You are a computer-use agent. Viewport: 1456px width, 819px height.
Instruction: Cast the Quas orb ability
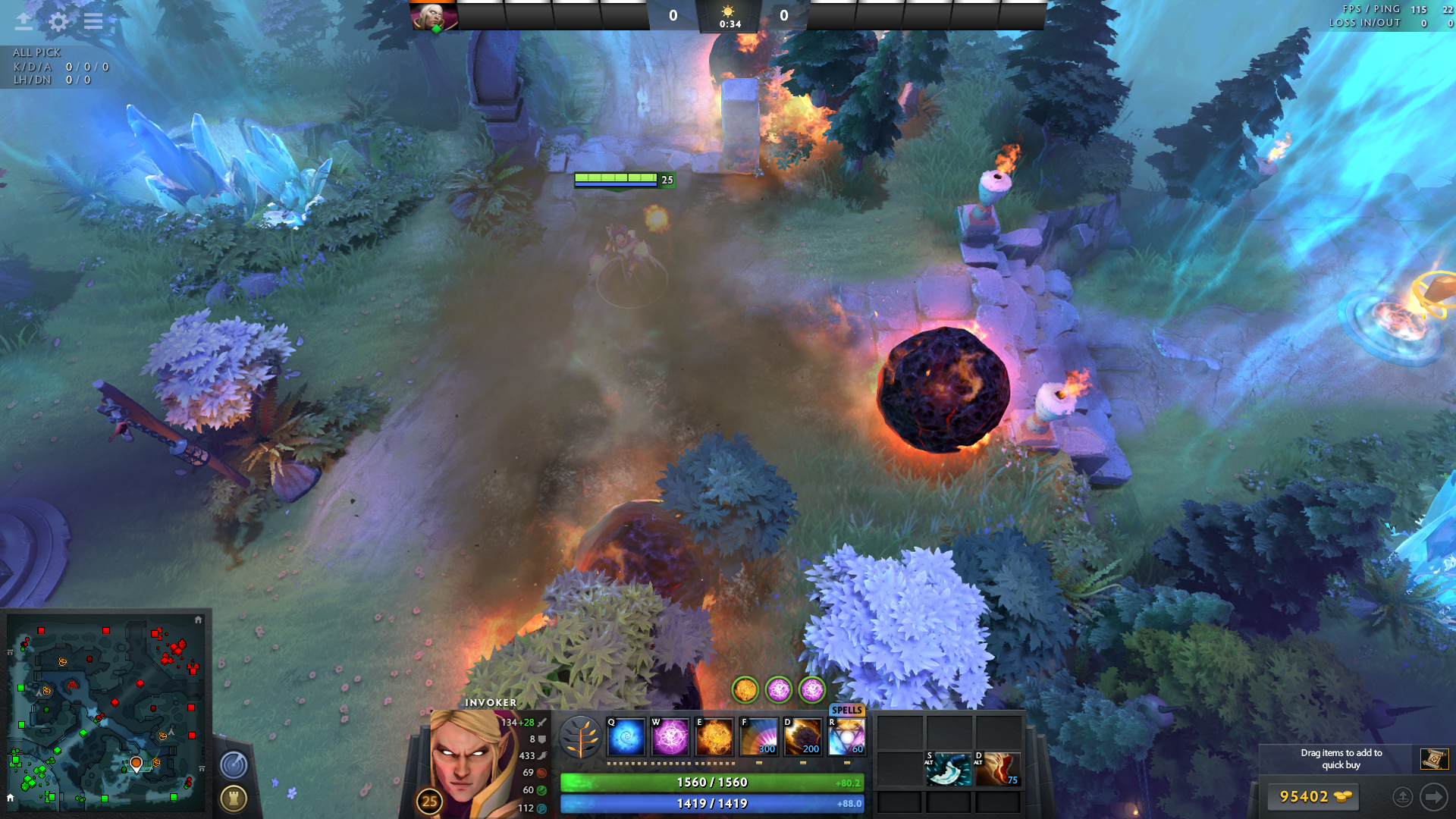(626, 737)
